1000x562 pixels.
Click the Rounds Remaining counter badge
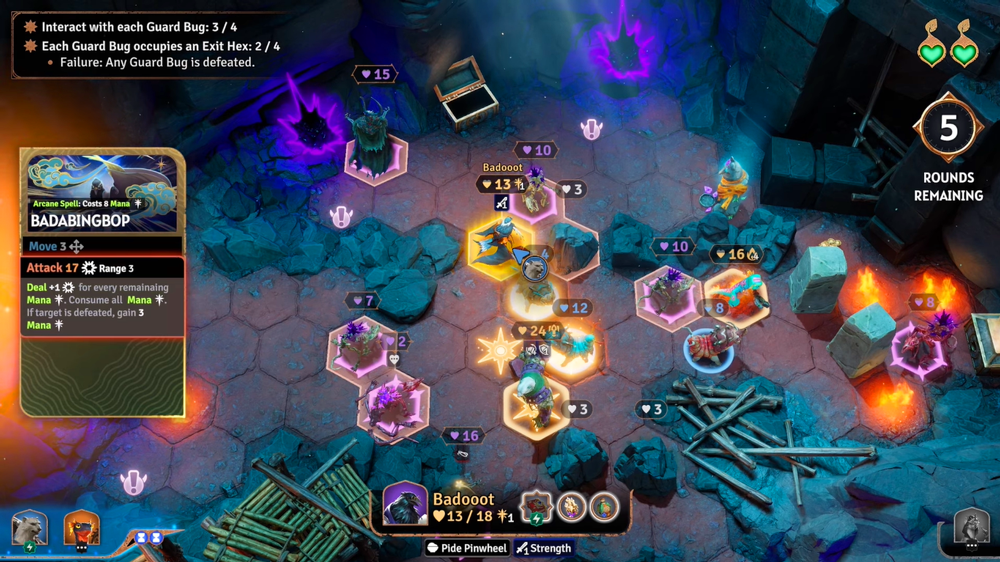[x=947, y=129]
